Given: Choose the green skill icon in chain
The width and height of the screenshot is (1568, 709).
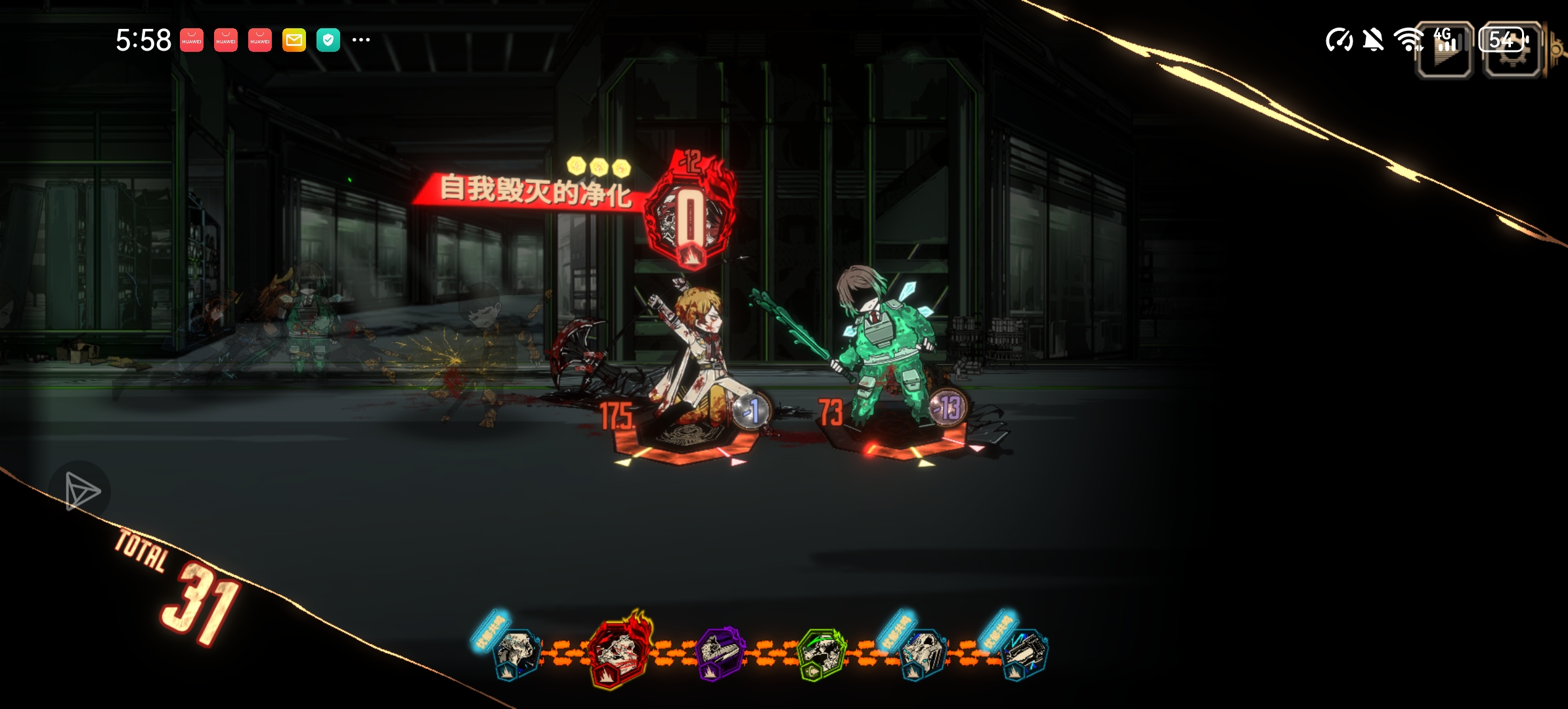Looking at the screenshot, I should pyautogui.click(x=821, y=653).
